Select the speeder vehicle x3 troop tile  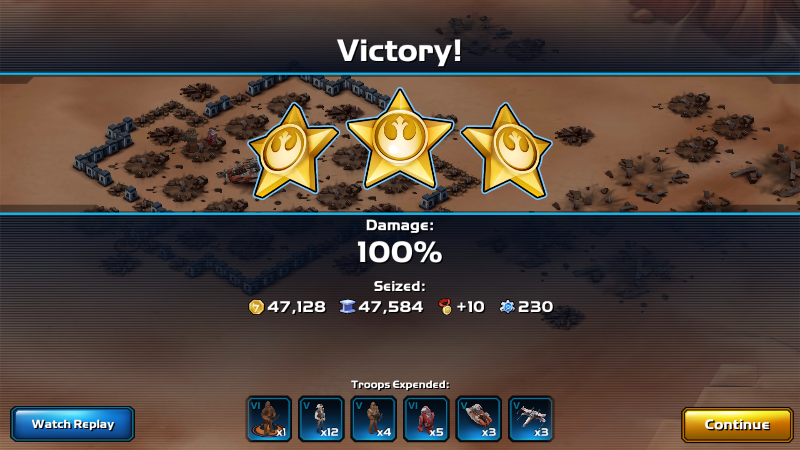[x=478, y=419]
